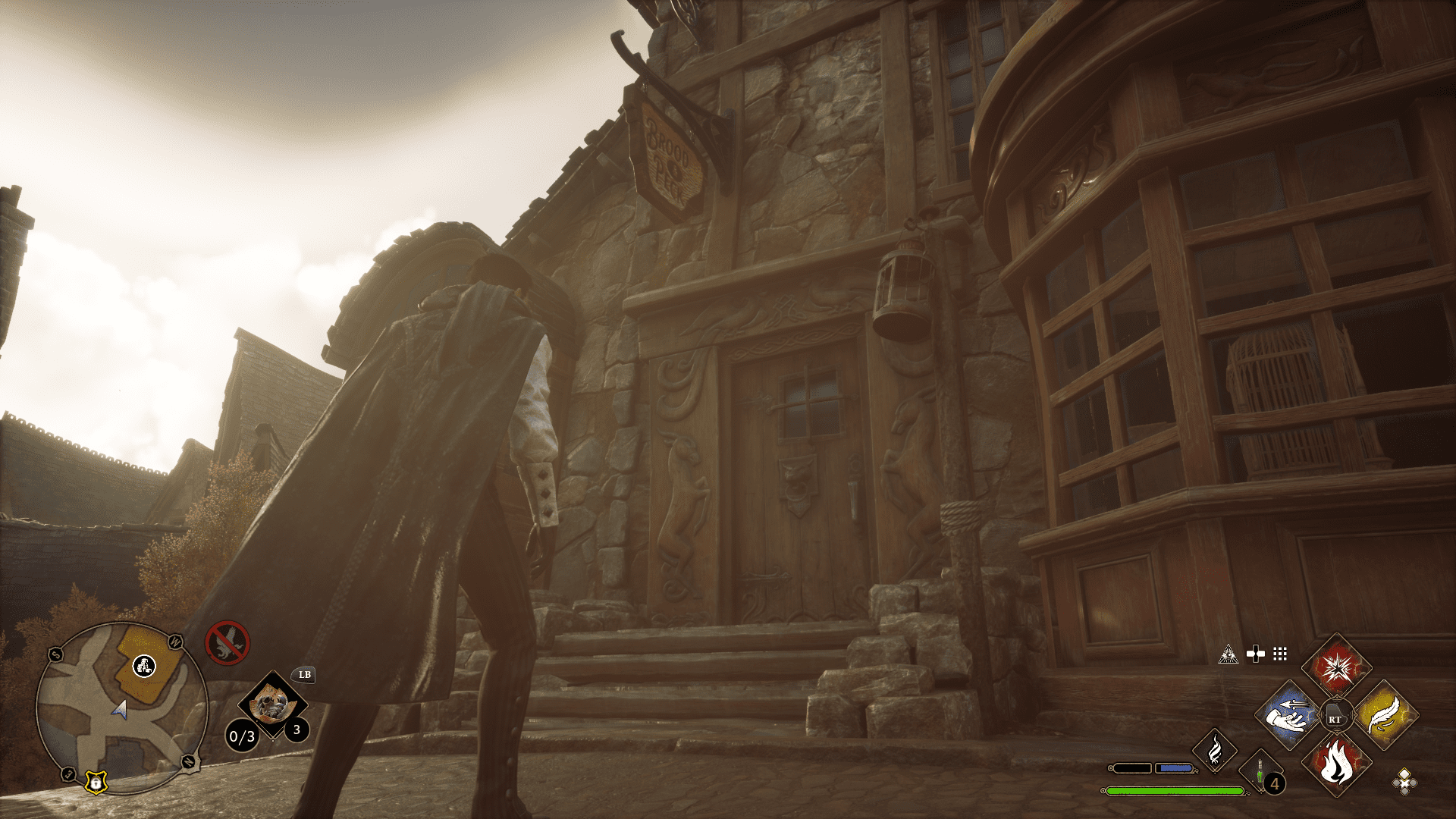Activate the white wisp ancient magic icon
This screenshot has width=1456, height=819.
pyautogui.click(x=1215, y=750)
